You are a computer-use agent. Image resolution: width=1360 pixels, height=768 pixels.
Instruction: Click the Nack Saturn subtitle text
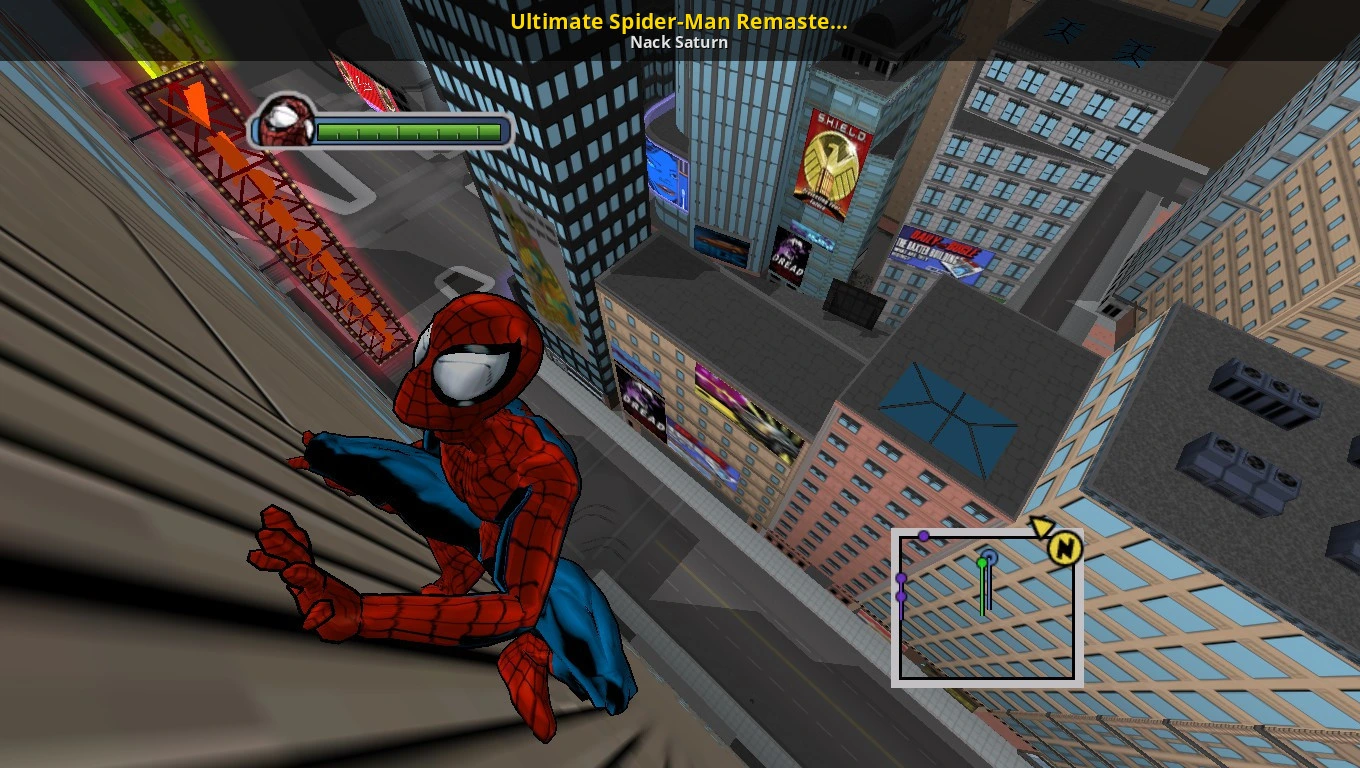(x=679, y=42)
